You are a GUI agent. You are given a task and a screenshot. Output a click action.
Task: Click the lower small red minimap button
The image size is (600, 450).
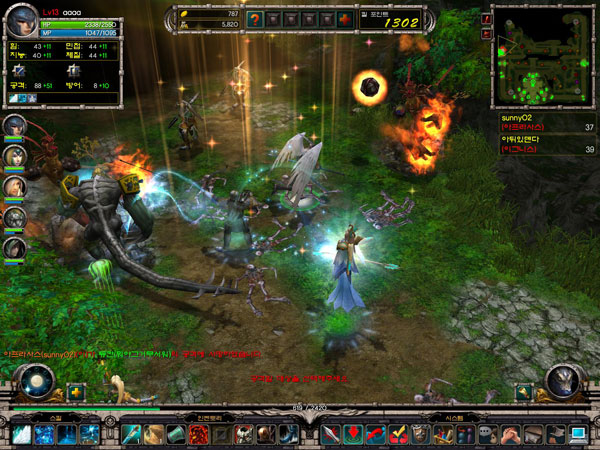pyautogui.click(x=486, y=33)
